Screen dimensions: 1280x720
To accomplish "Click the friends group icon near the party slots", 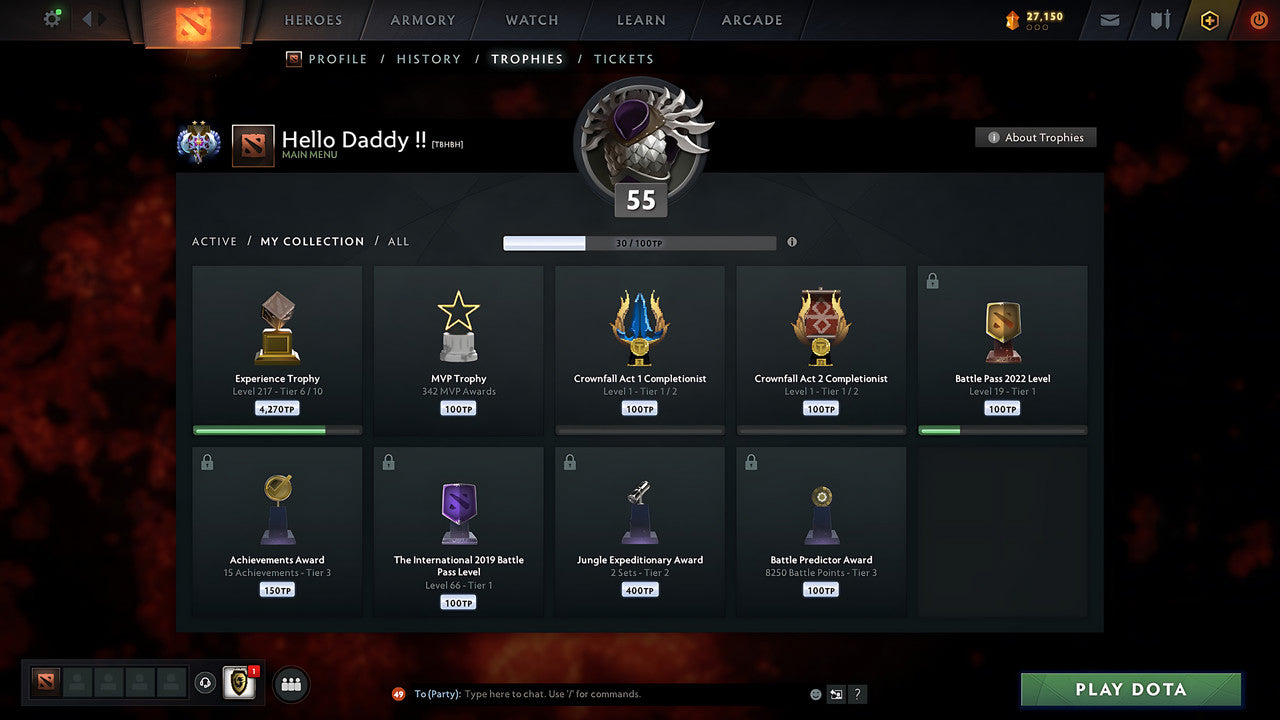I will [289, 684].
